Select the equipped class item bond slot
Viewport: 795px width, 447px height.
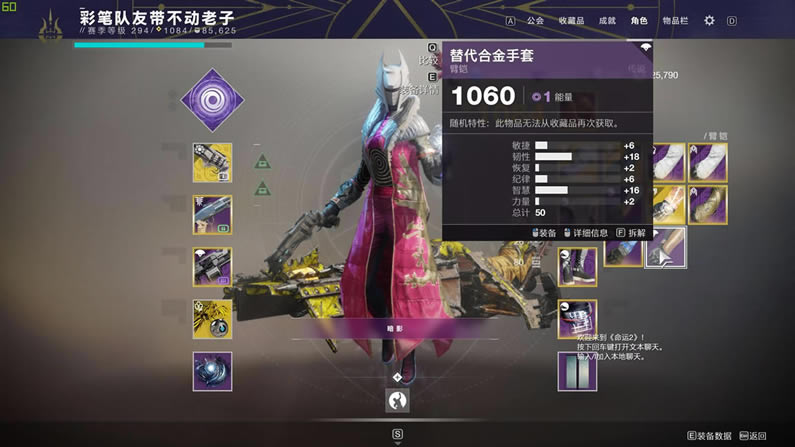[x=577, y=319]
